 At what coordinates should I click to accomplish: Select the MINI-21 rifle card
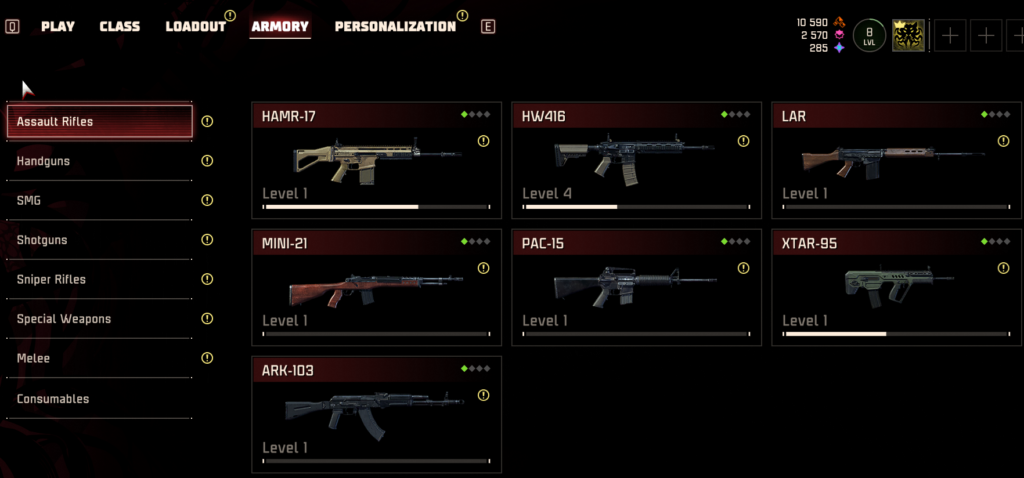click(376, 287)
